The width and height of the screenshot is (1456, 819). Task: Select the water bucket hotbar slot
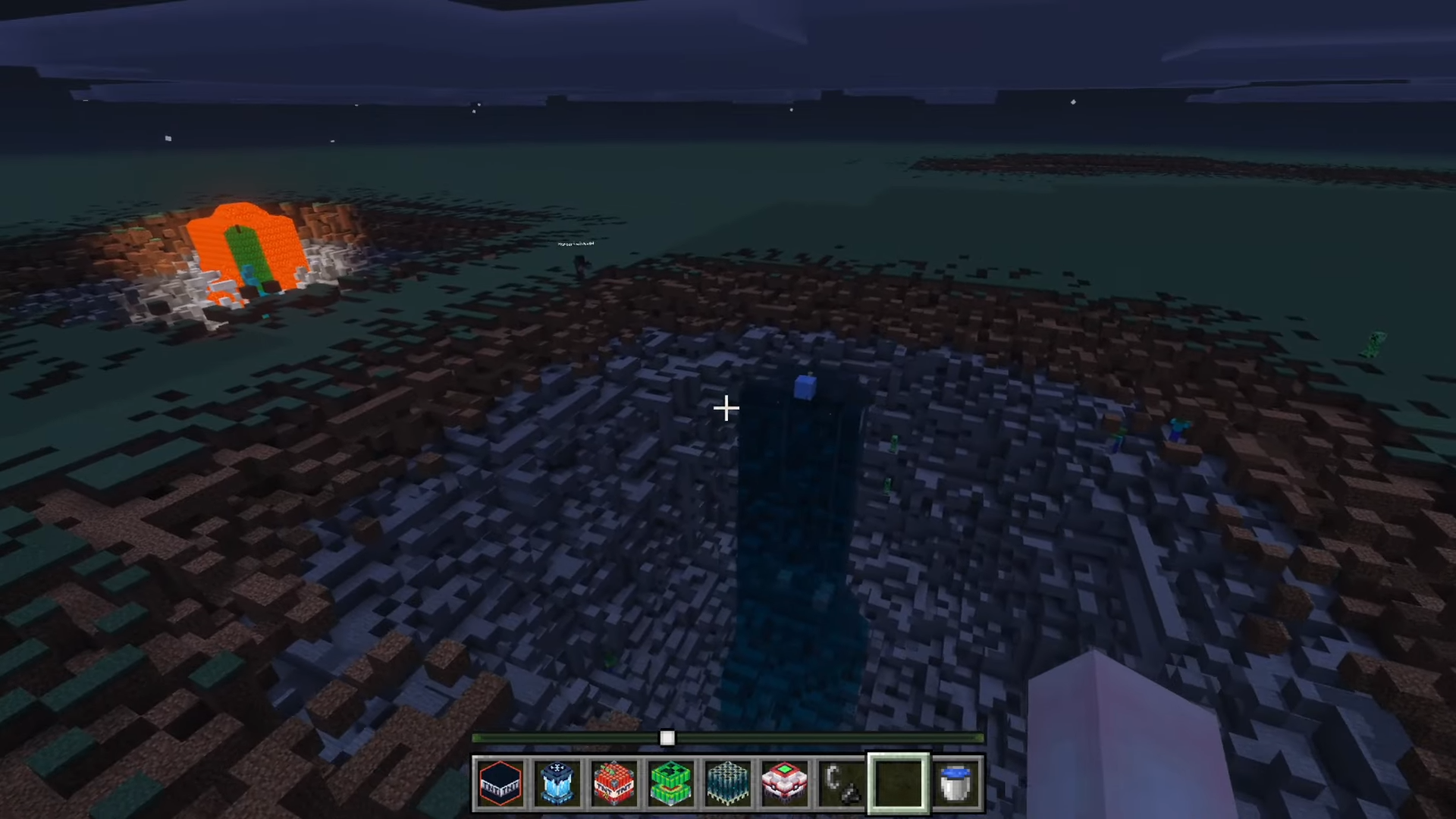(x=955, y=783)
